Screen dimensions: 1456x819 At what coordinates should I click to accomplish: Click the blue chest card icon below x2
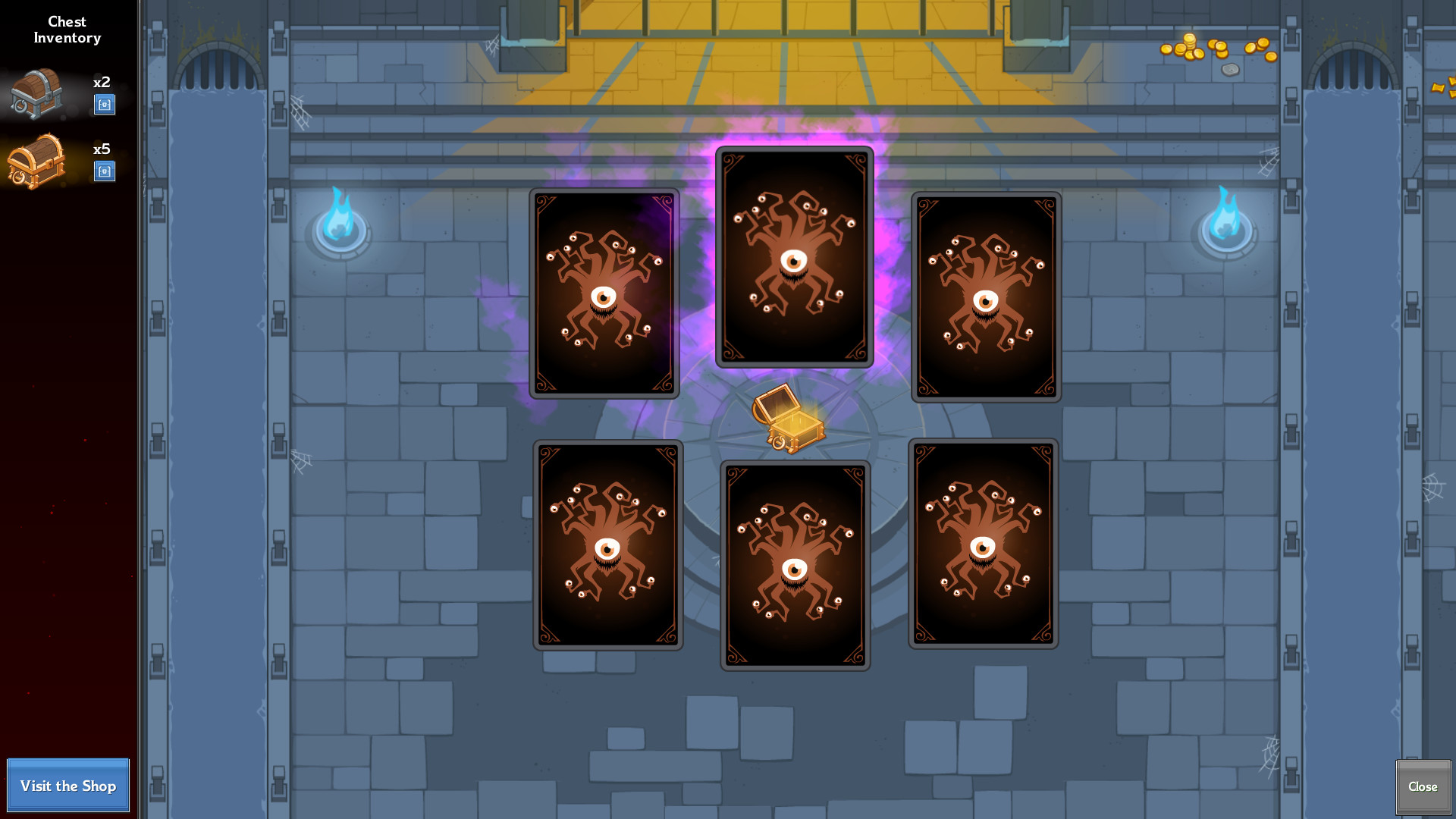[x=105, y=105]
